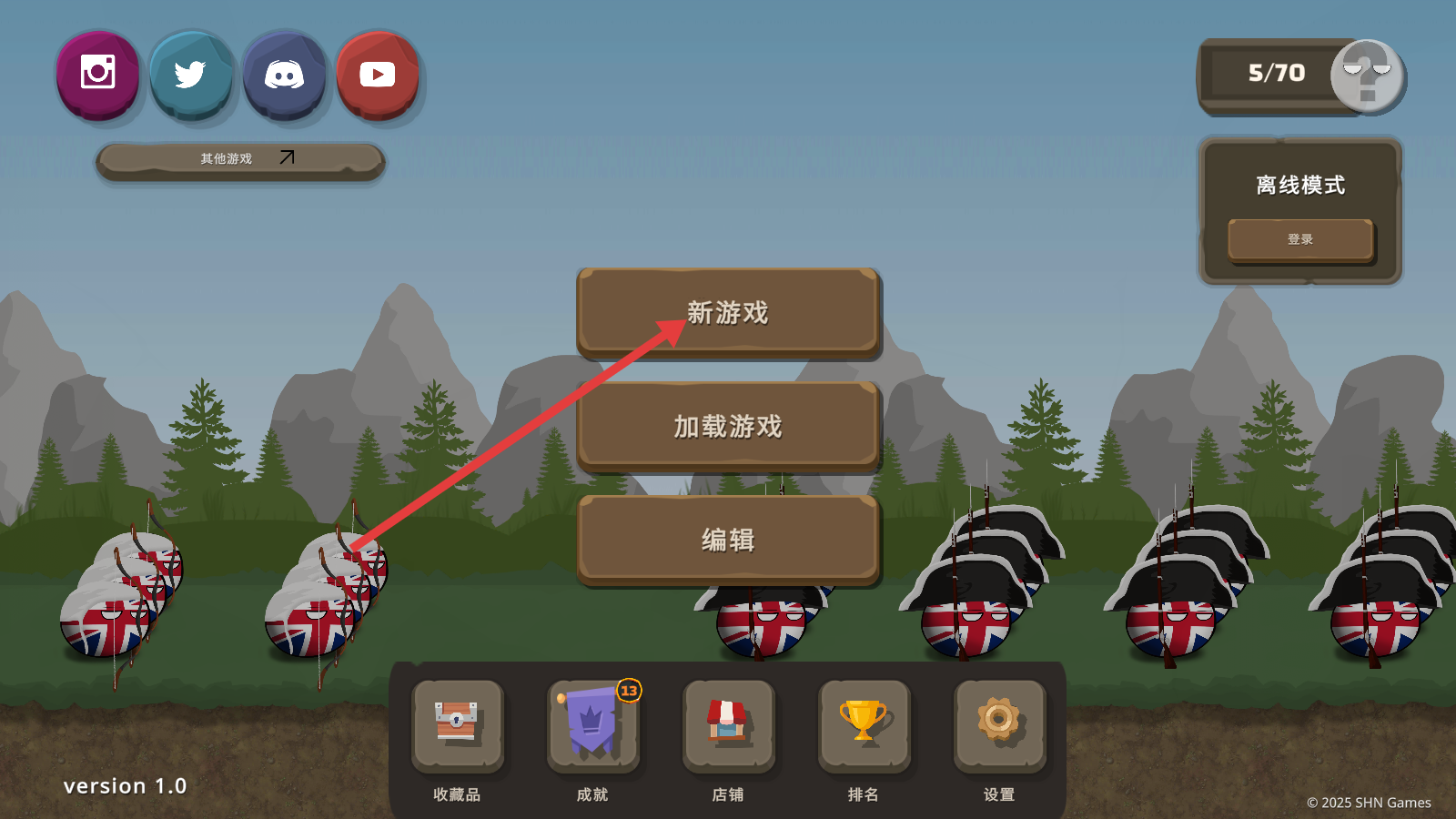Click a British flag countryball soldier
This screenshot has width=1456, height=819.
point(109,628)
